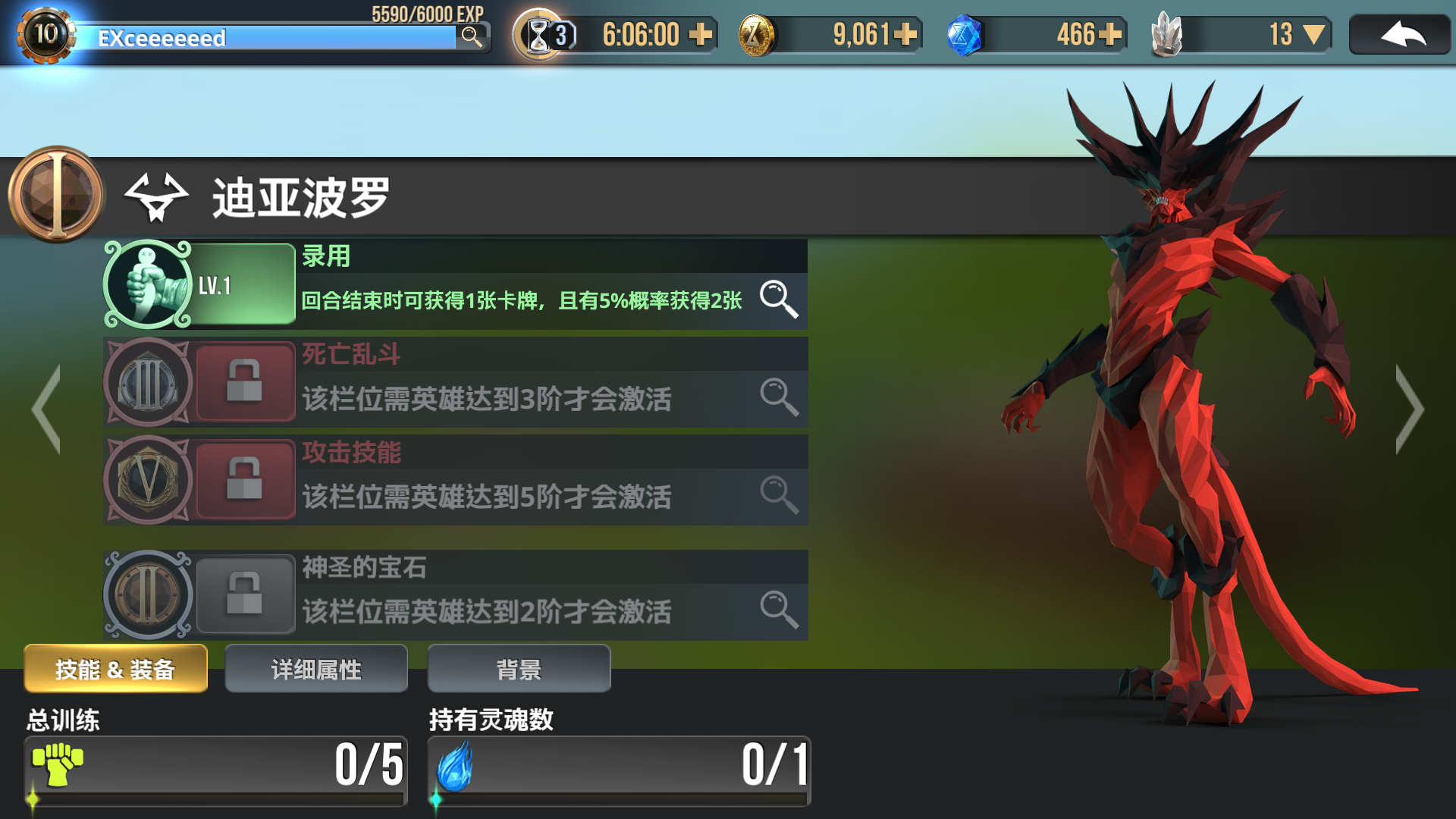Click the EXceeeeeed name search magnifier
Image resolution: width=1456 pixels, height=819 pixels.
click(x=472, y=36)
